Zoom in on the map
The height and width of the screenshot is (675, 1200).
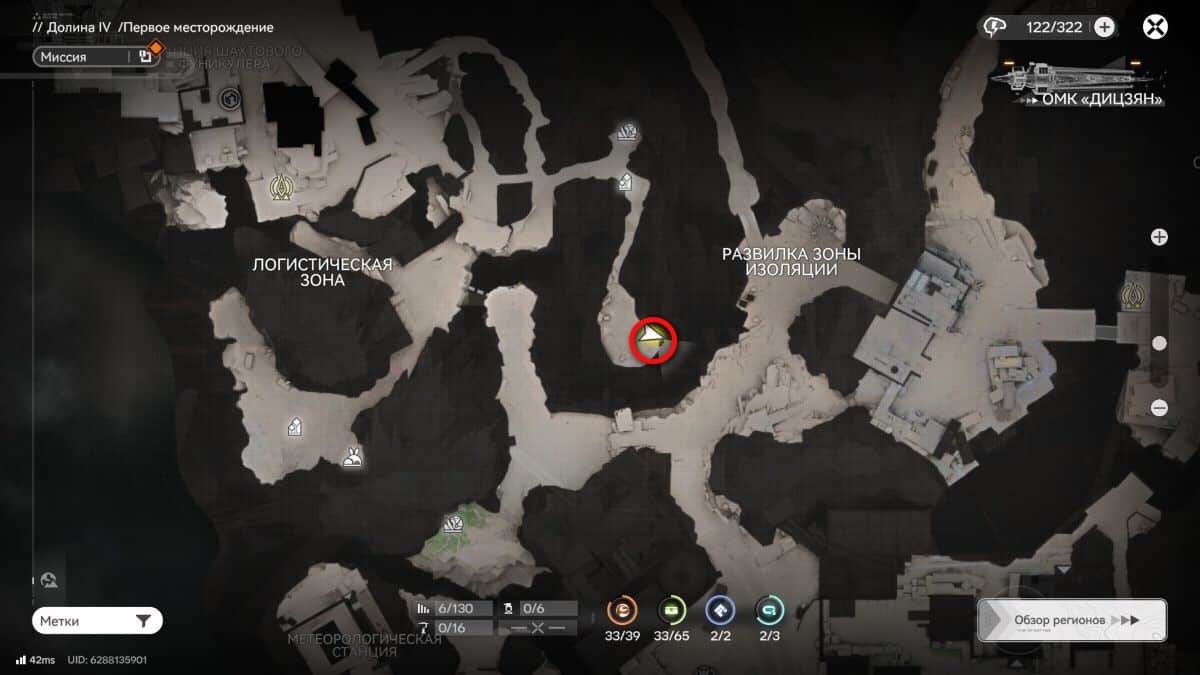[x=1159, y=237]
